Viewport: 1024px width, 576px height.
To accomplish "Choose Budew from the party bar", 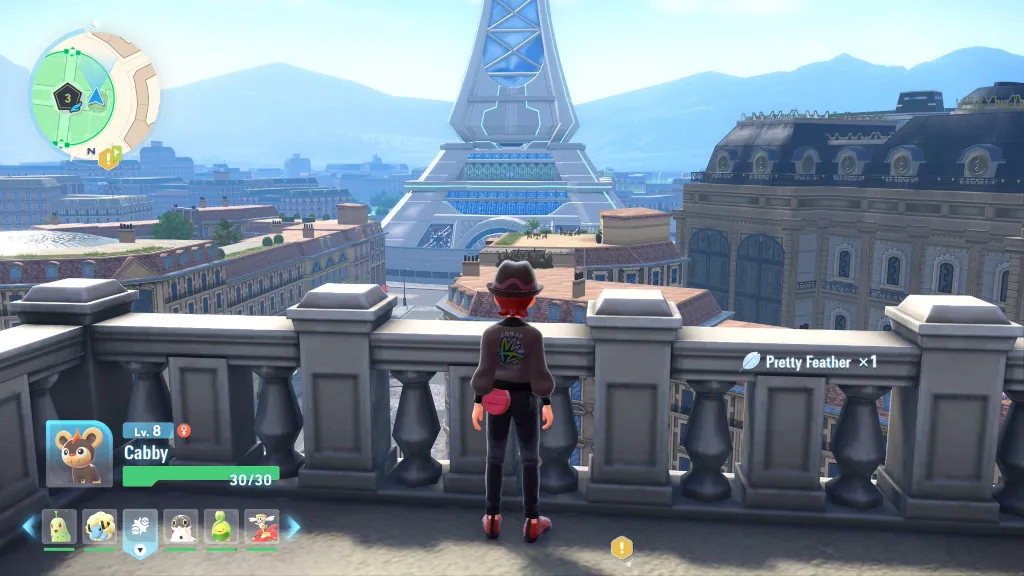I will 221,526.
